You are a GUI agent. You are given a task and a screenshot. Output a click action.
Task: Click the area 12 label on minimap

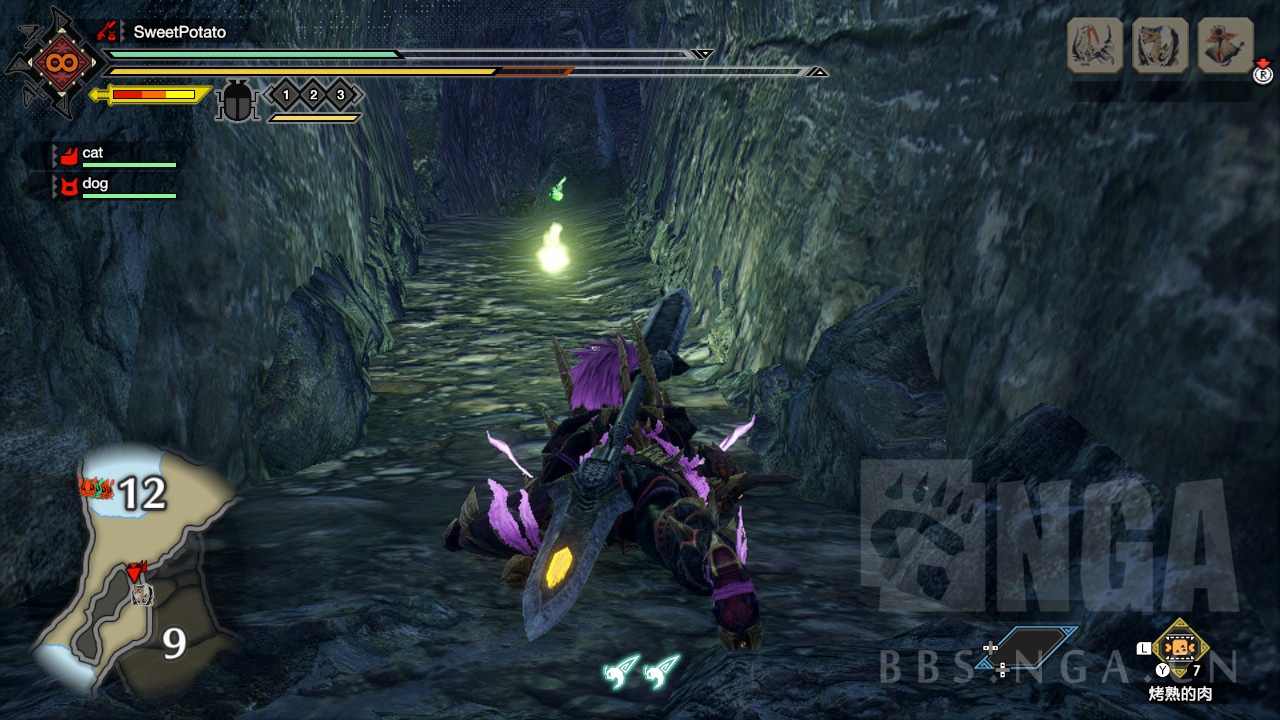(x=141, y=493)
